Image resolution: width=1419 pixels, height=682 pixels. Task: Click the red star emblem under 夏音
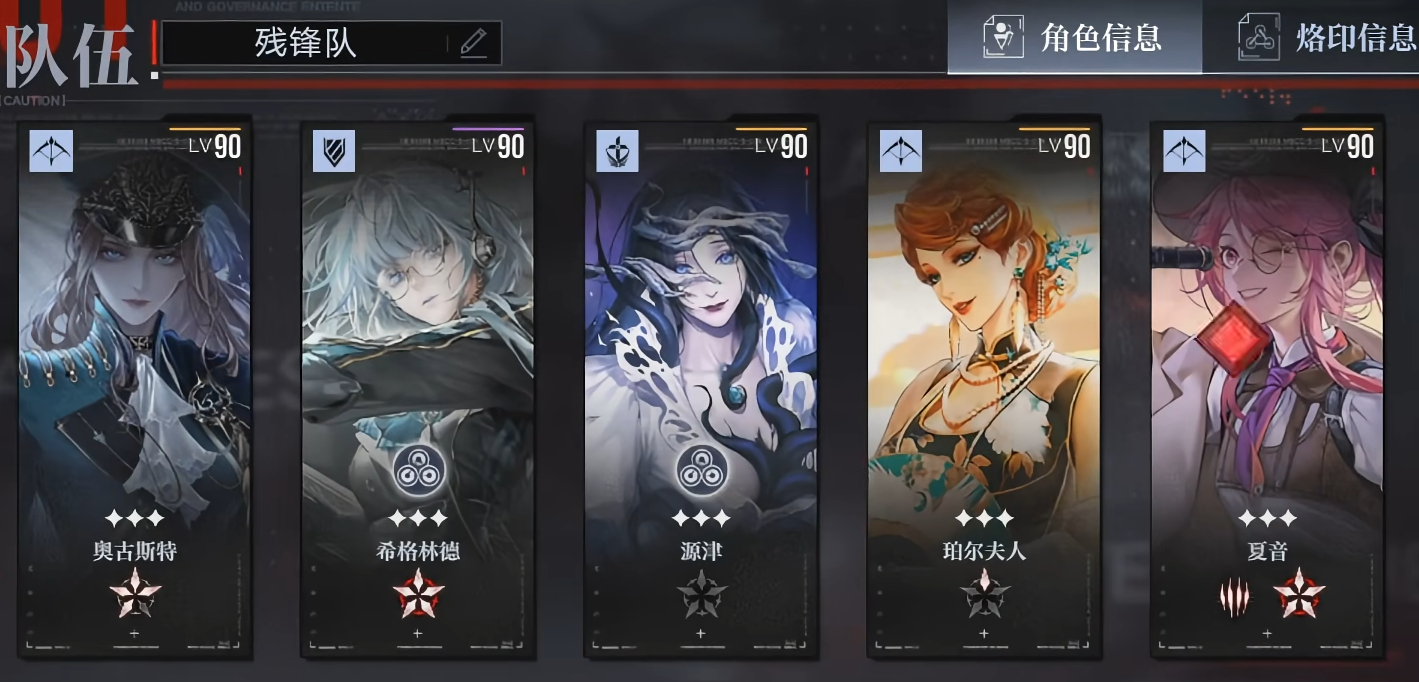pos(1298,595)
